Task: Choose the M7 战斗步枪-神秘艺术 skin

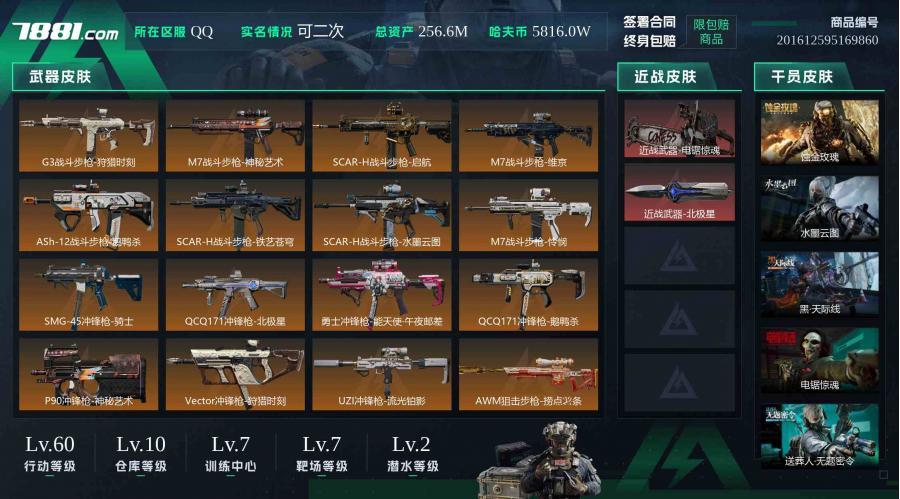Action: (x=235, y=134)
